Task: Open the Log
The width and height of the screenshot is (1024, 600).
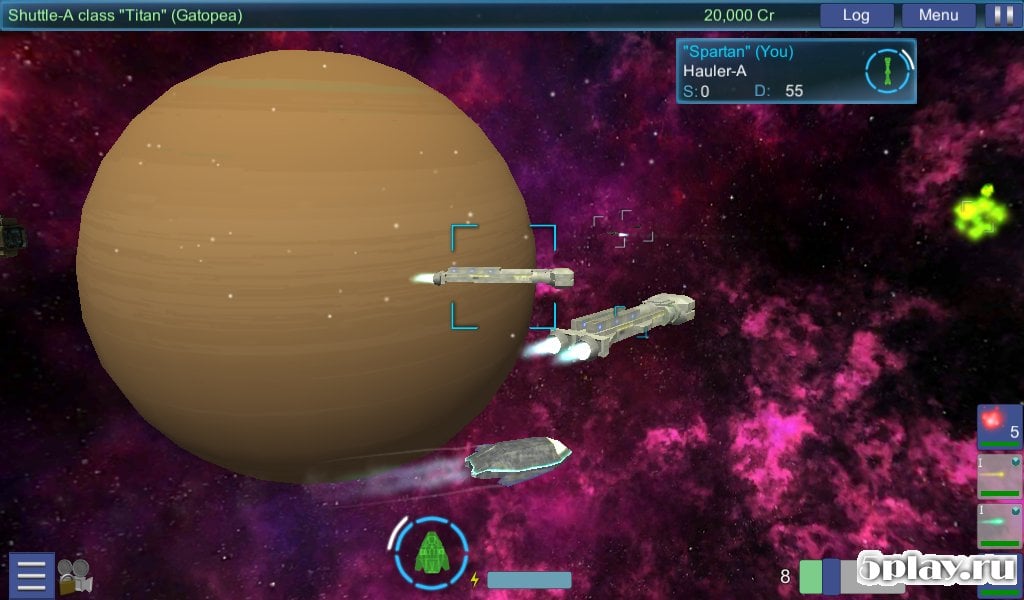Action: 856,15
